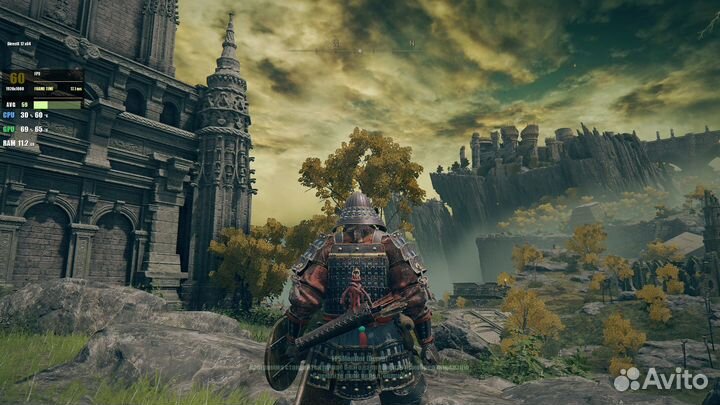Click the Avito watermark logo
Image resolution: width=720 pixels, height=405 pixels.
(x=661, y=380)
